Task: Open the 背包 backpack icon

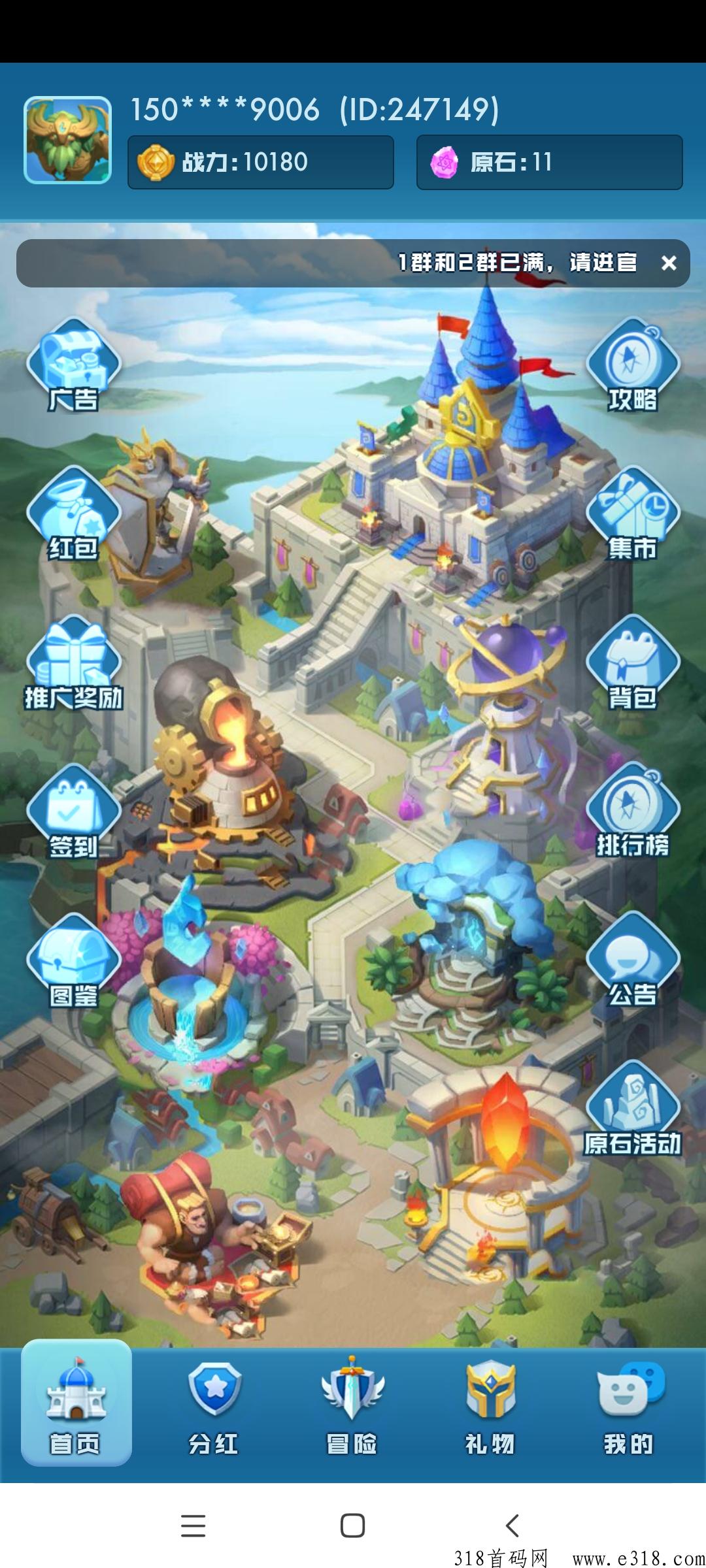Action: 633,664
